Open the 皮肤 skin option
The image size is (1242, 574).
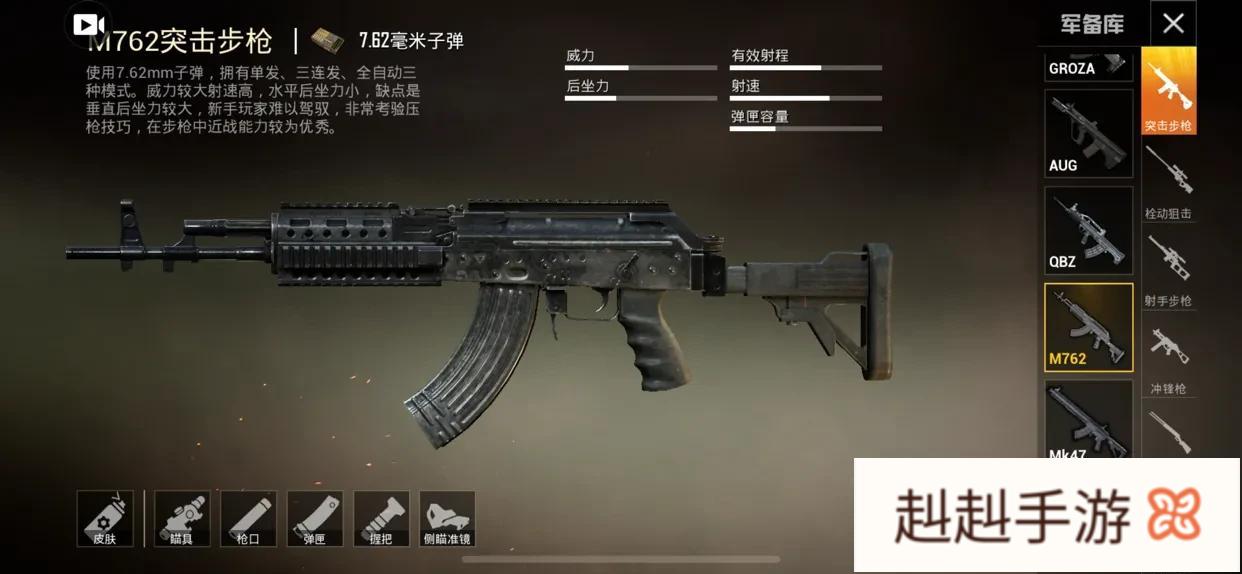coord(105,518)
